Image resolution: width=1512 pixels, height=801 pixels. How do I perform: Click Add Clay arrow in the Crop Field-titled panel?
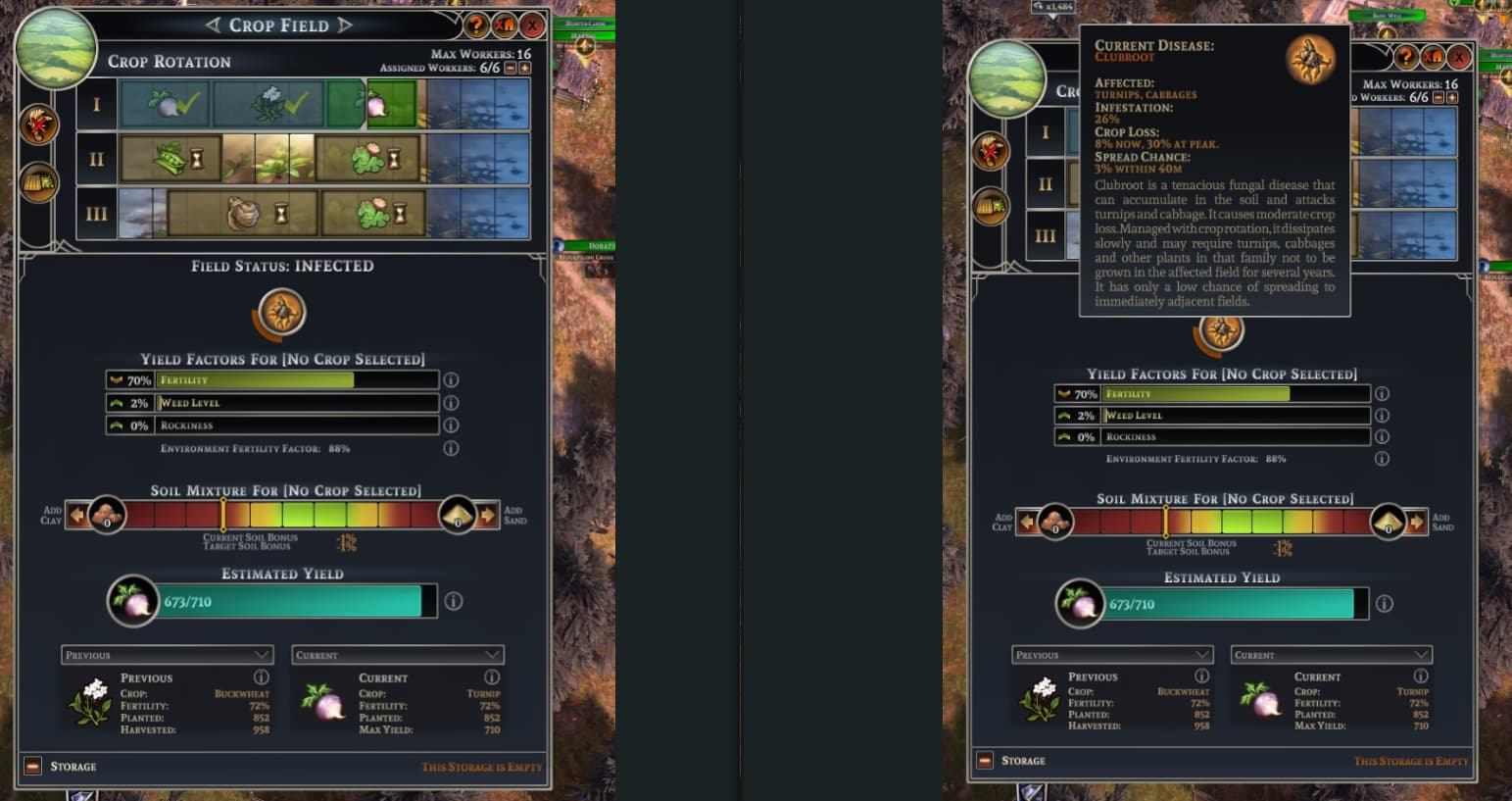point(76,515)
